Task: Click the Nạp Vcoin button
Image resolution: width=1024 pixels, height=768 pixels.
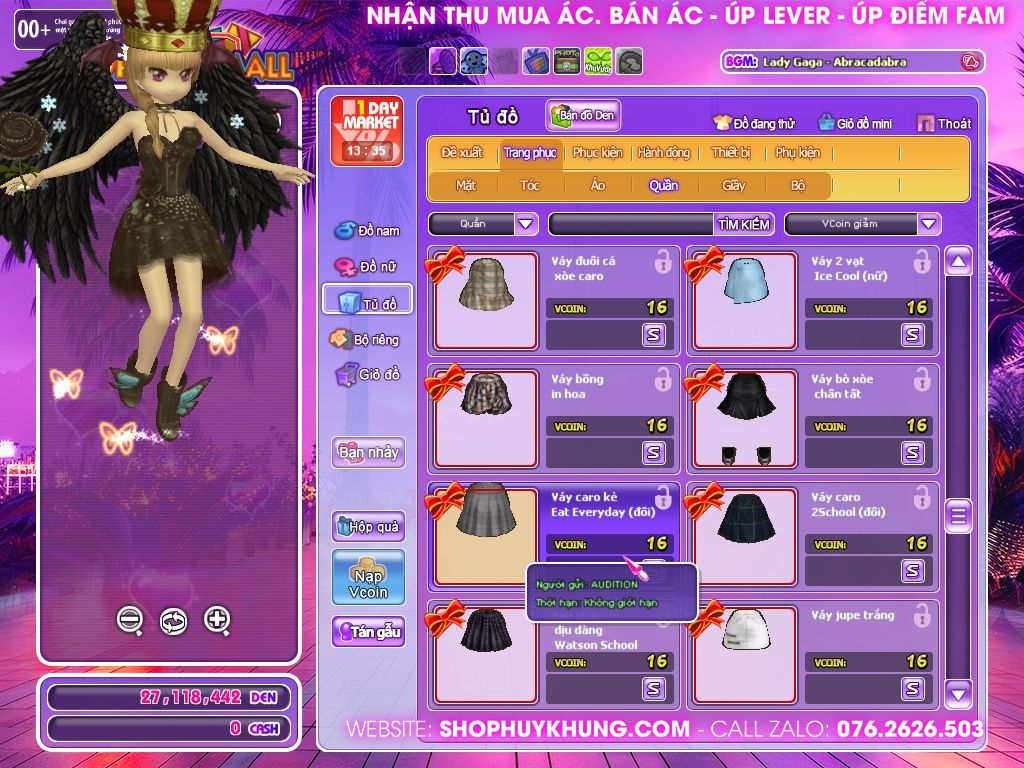Action: pyautogui.click(x=368, y=577)
